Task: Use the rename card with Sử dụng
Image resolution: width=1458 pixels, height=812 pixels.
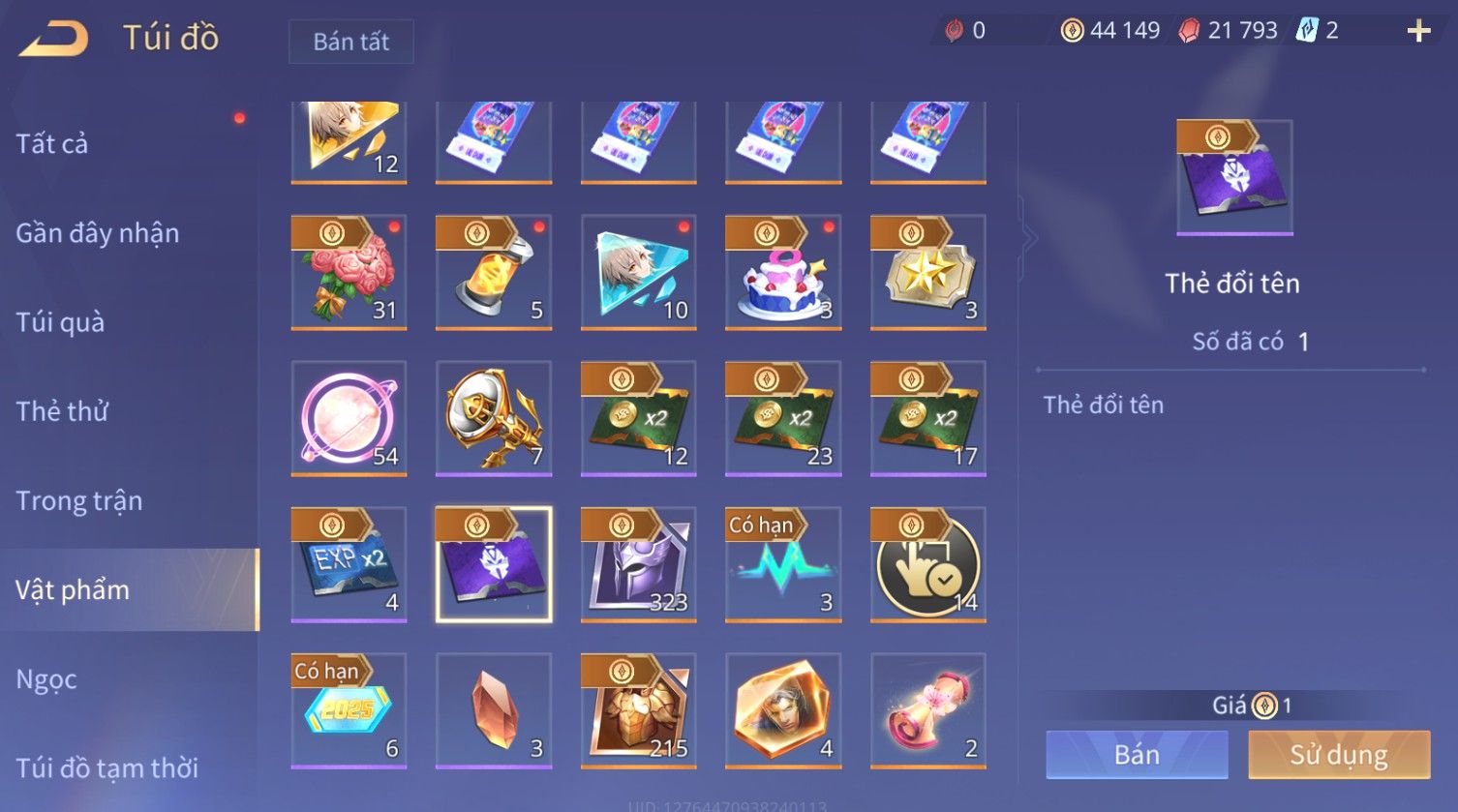Action: [x=1339, y=755]
